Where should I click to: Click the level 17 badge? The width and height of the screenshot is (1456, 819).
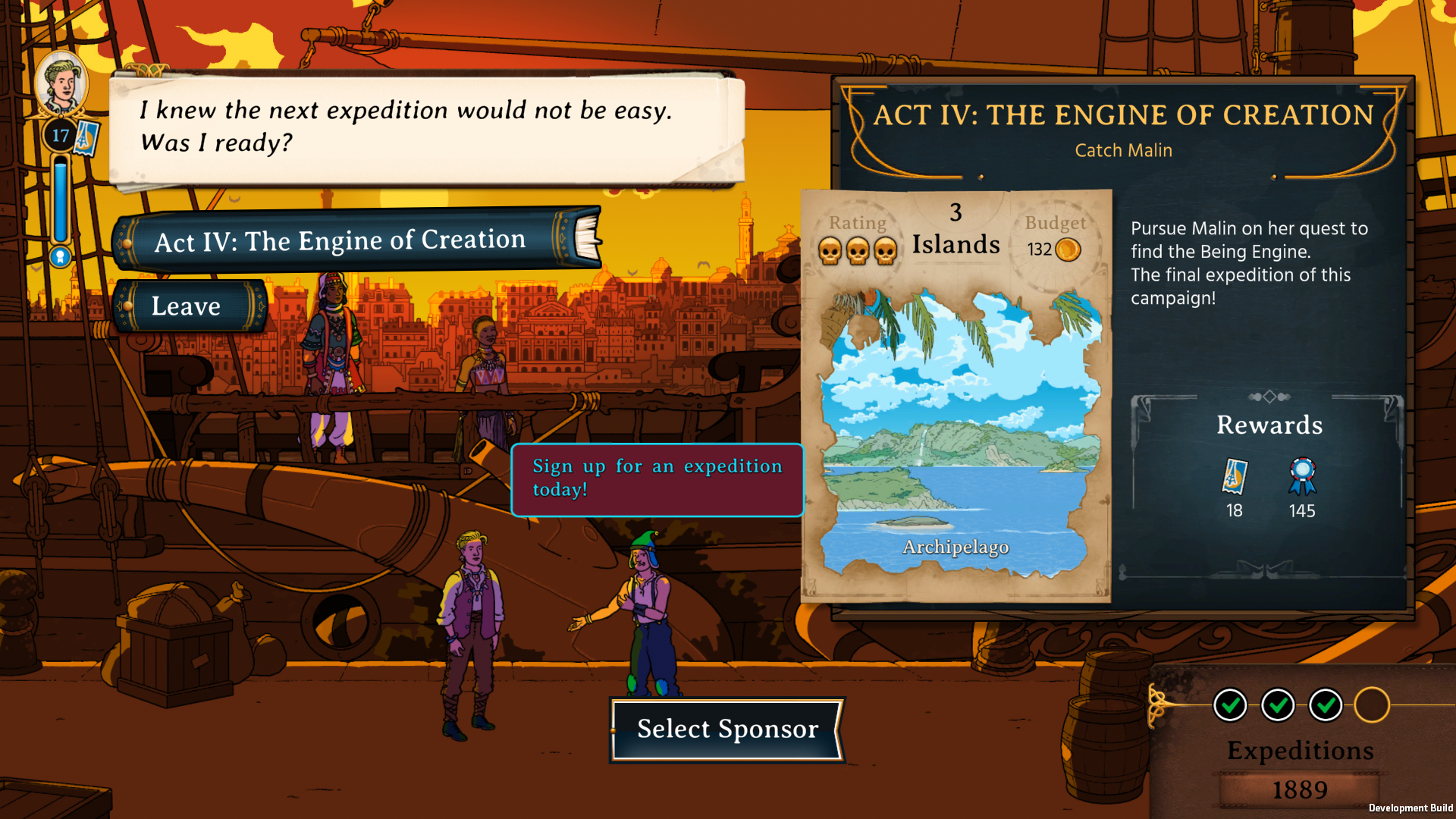[x=61, y=136]
